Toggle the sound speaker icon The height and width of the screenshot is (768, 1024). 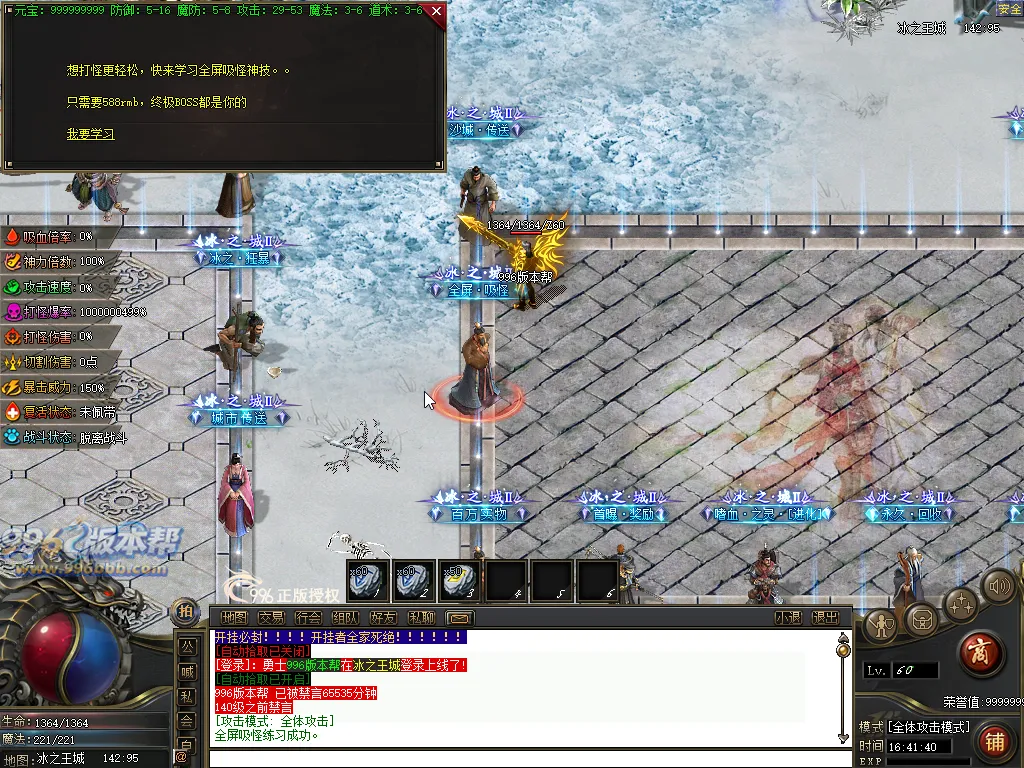(997, 585)
